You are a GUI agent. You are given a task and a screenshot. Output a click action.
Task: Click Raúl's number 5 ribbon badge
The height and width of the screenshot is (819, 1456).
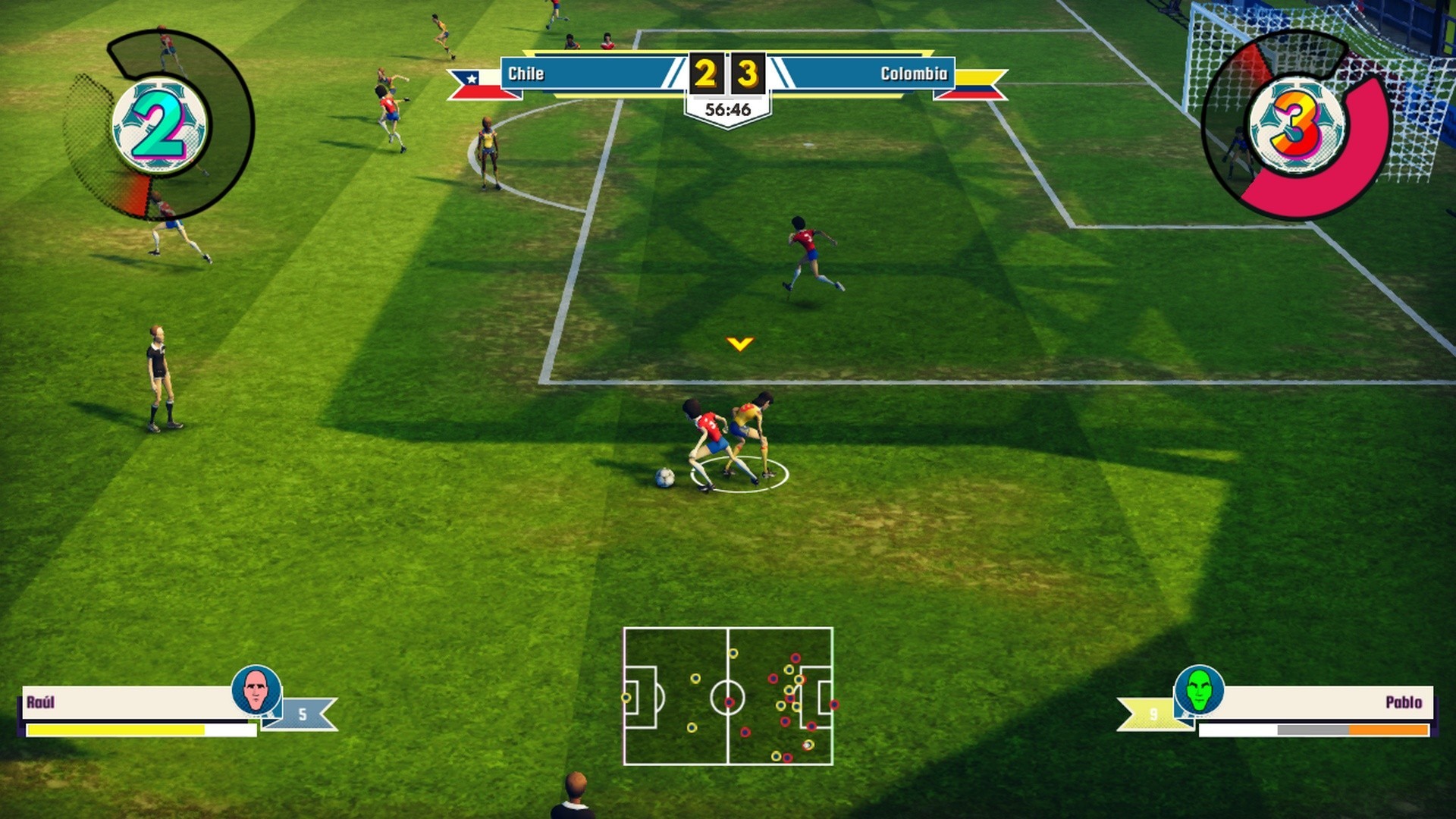coord(303,714)
